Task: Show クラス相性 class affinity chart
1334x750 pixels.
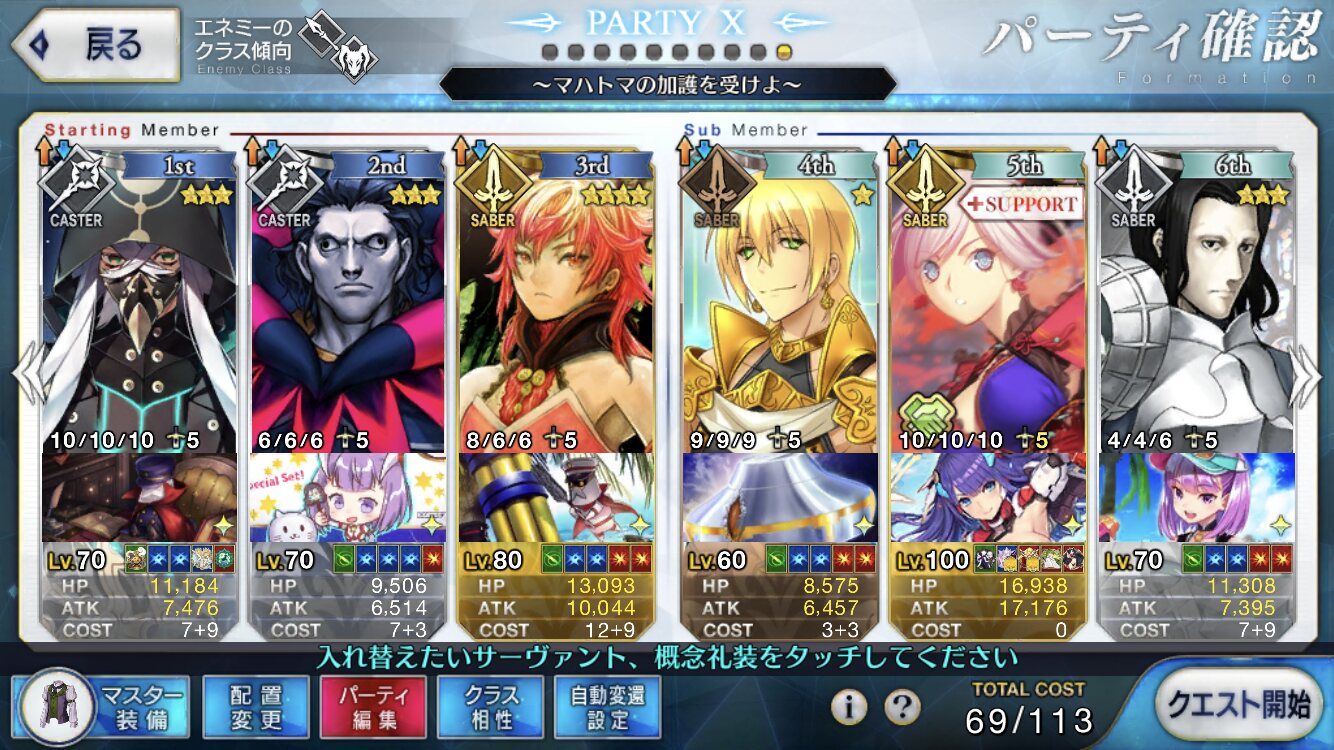Action: pyautogui.click(x=491, y=707)
